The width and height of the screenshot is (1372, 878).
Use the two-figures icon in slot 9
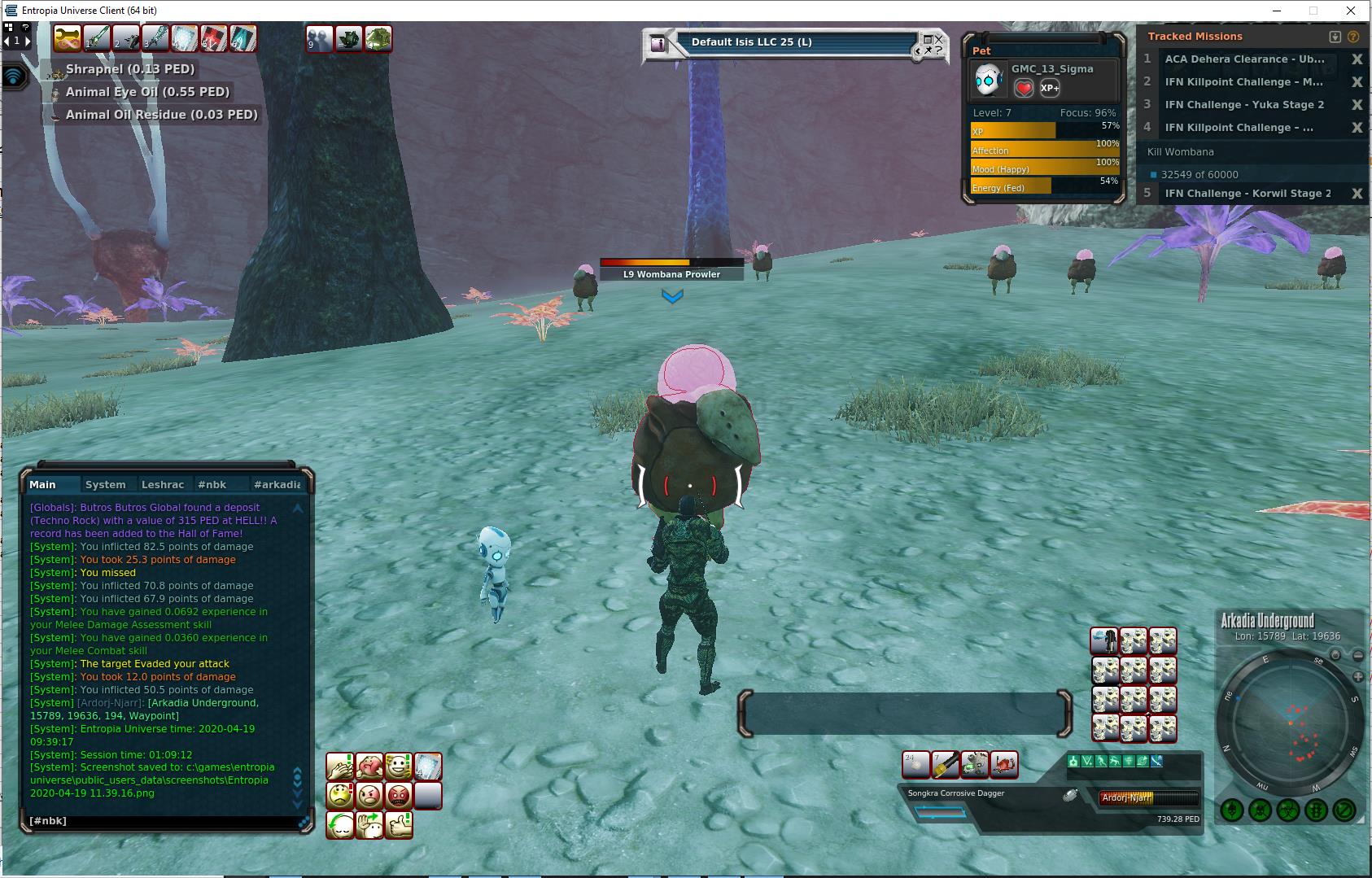pyautogui.click(x=319, y=38)
